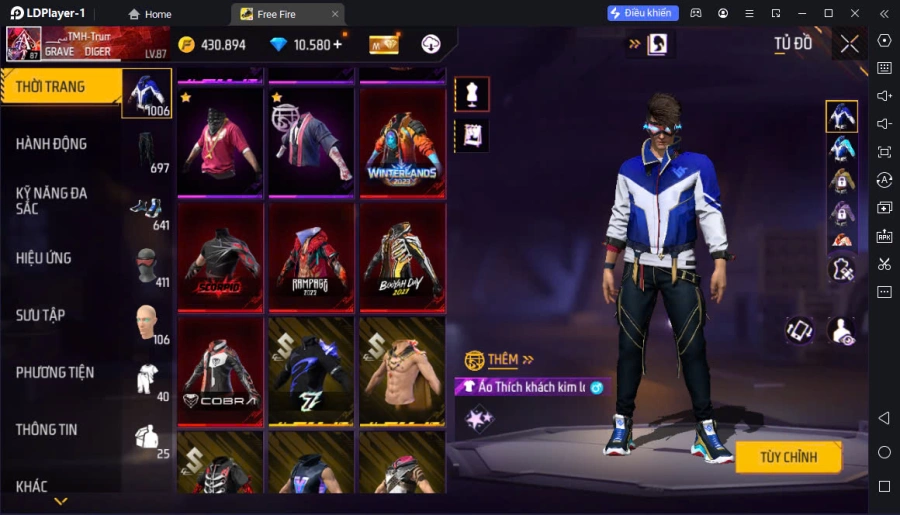Switch to the Hiệu Ứng tab

click(62, 258)
